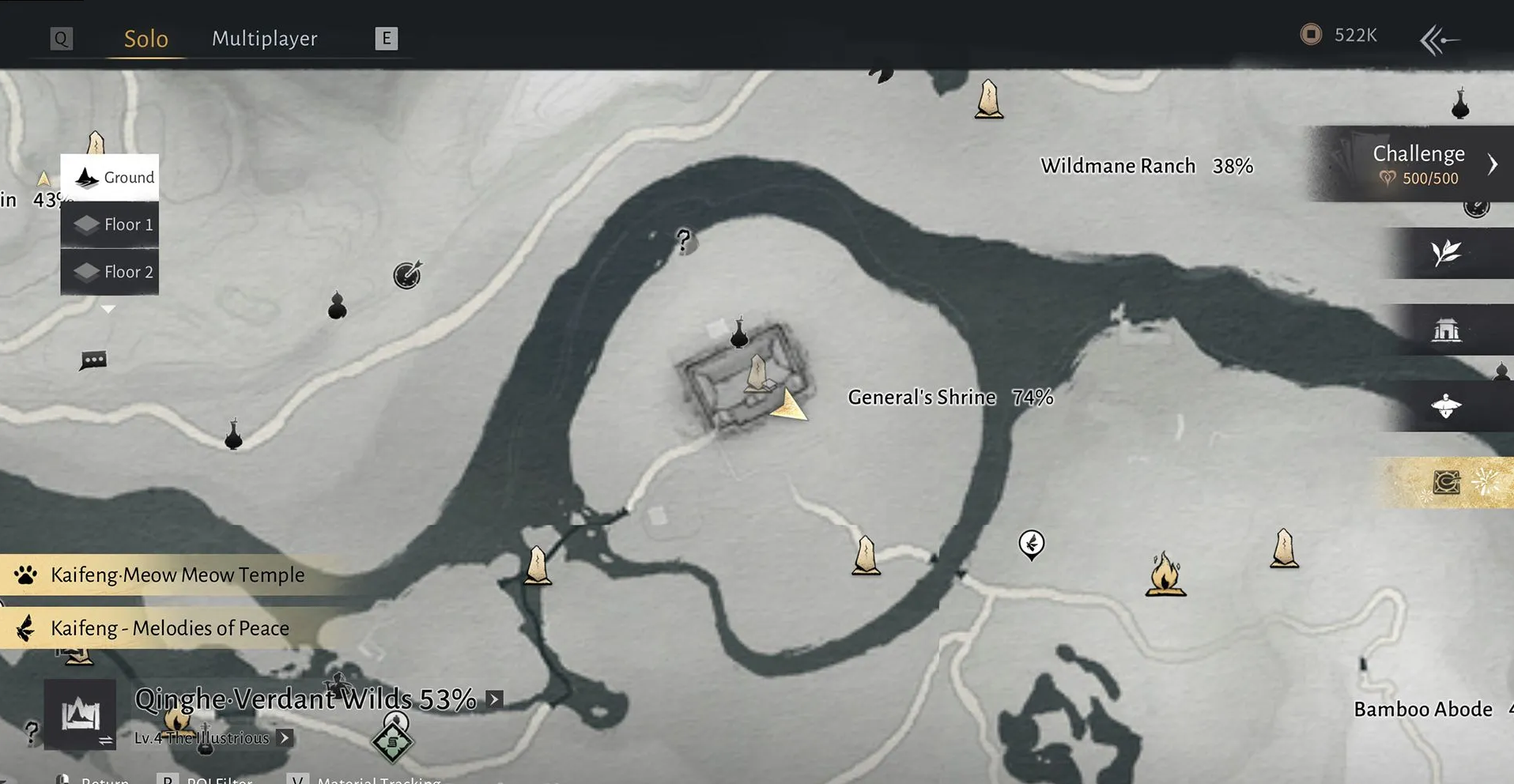
Task: Select the campfire marker on the map
Action: tap(1165, 573)
